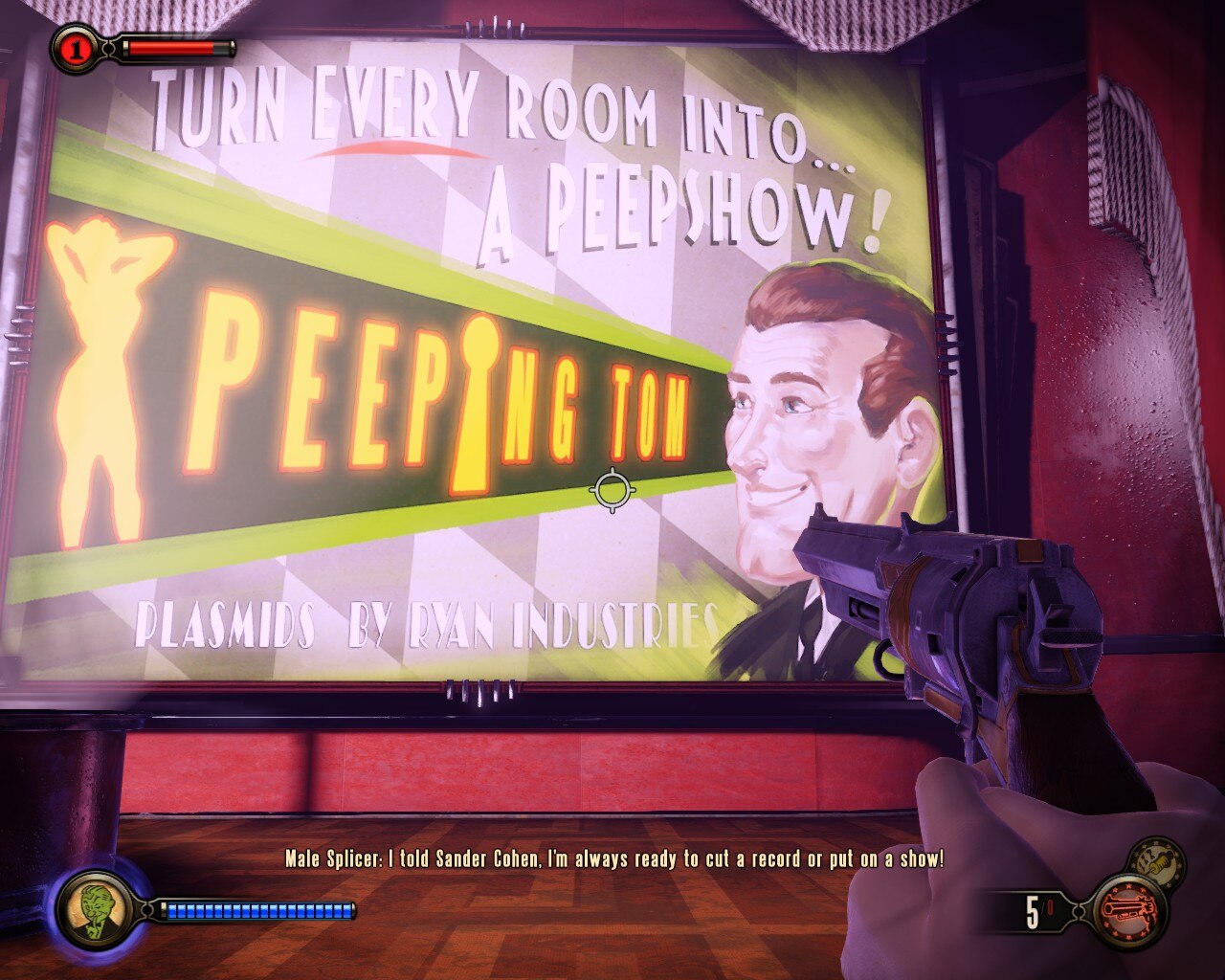Click the red pistol ammo emblem
This screenshot has height=980, width=1225.
point(1131,909)
